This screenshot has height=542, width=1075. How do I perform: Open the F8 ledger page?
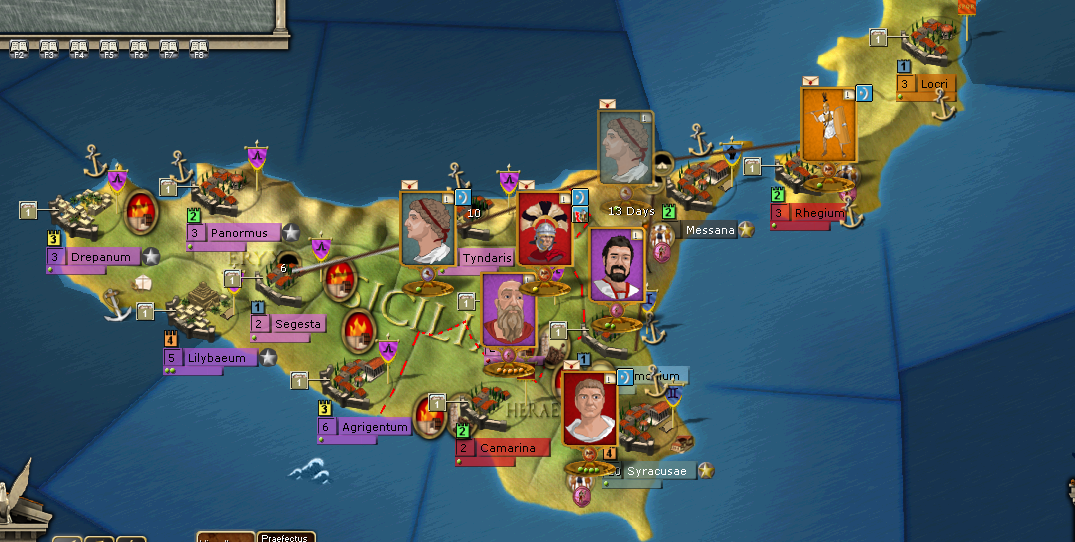coord(199,47)
